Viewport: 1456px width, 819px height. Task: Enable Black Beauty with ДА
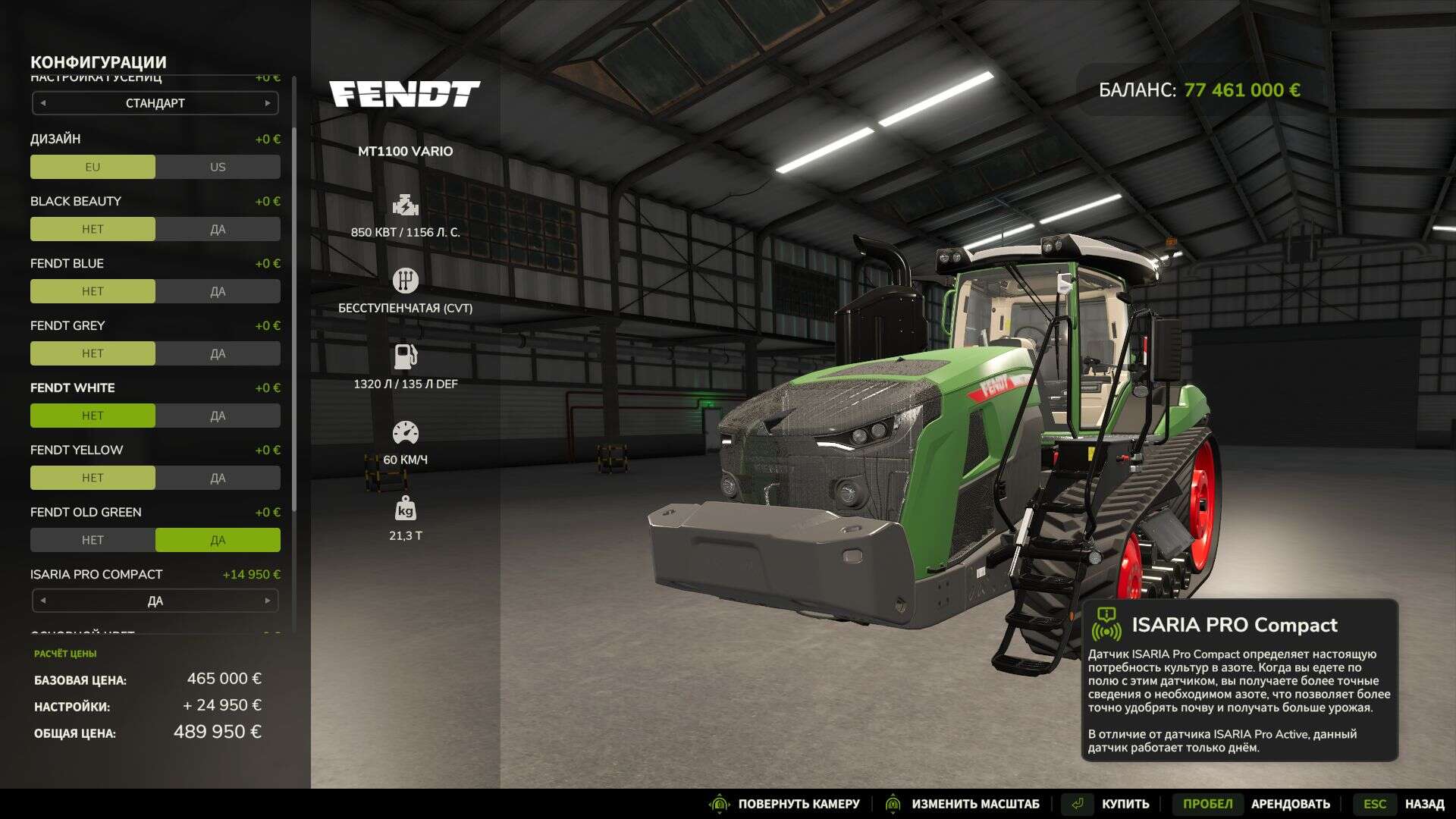click(218, 229)
